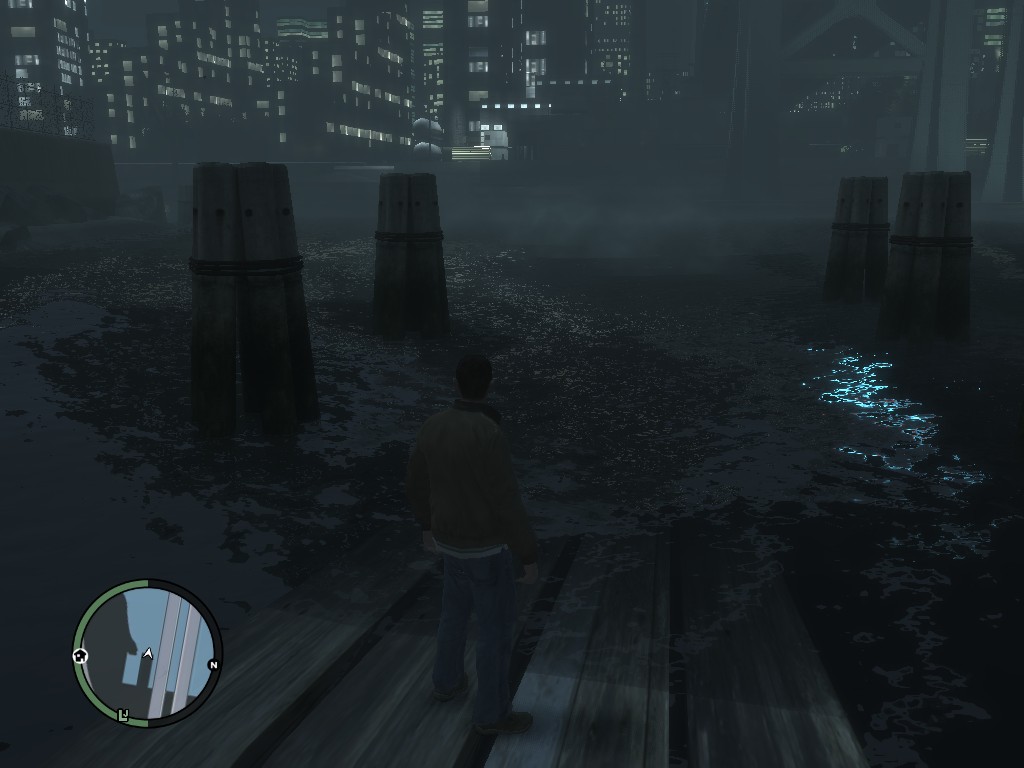Click the circular radar minimap

(148, 653)
